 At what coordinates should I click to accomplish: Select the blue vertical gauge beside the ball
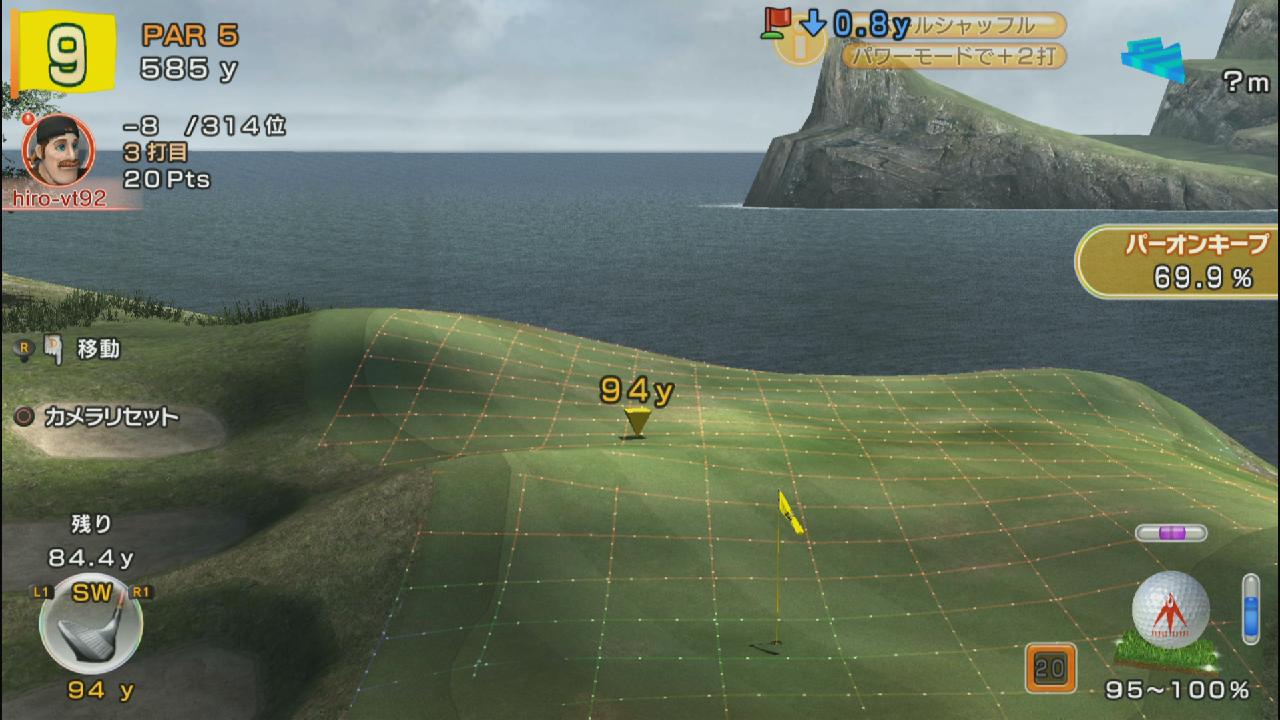(1250, 608)
